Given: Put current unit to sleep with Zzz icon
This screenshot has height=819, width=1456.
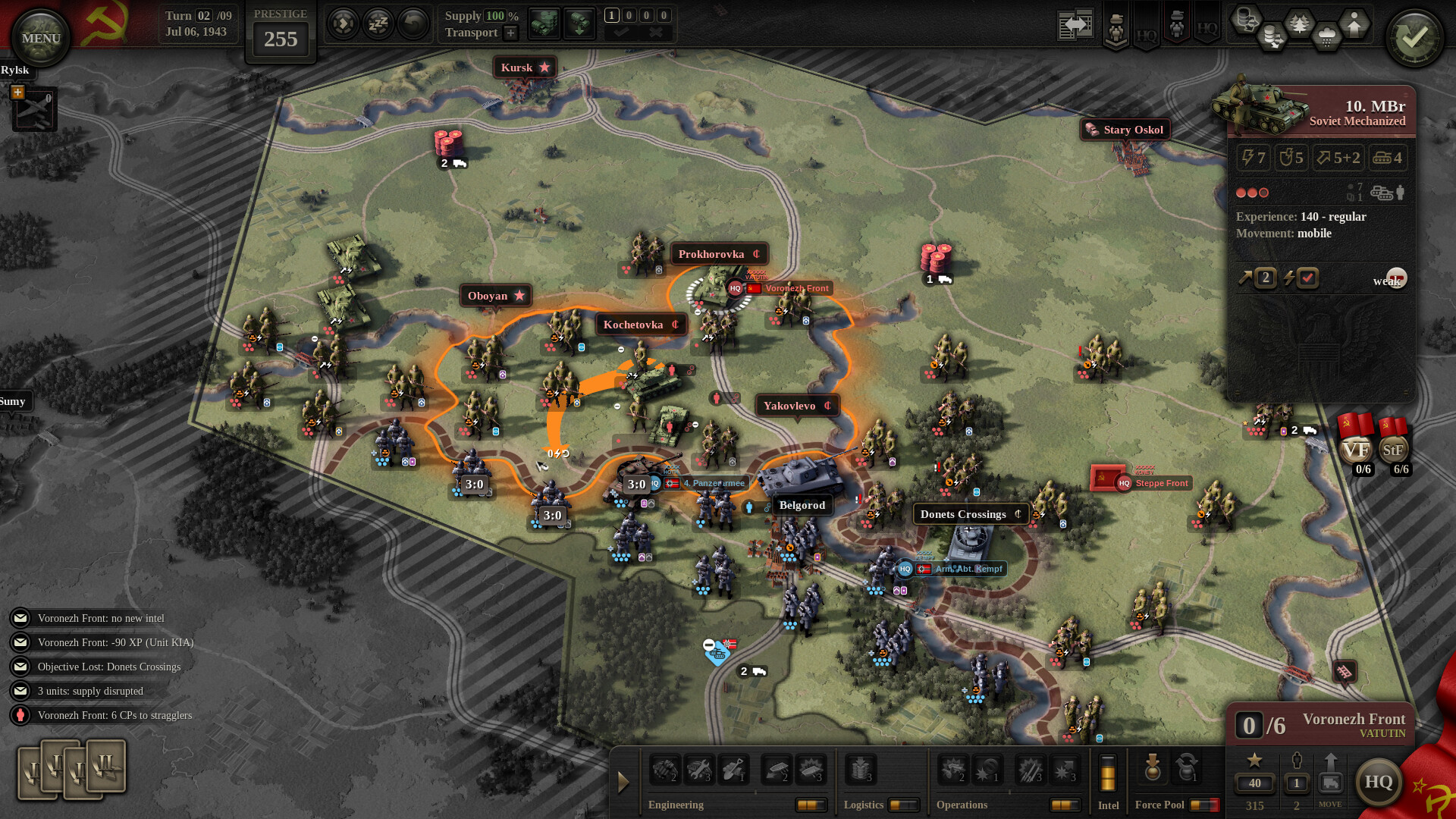Looking at the screenshot, I should click(377, 24).
